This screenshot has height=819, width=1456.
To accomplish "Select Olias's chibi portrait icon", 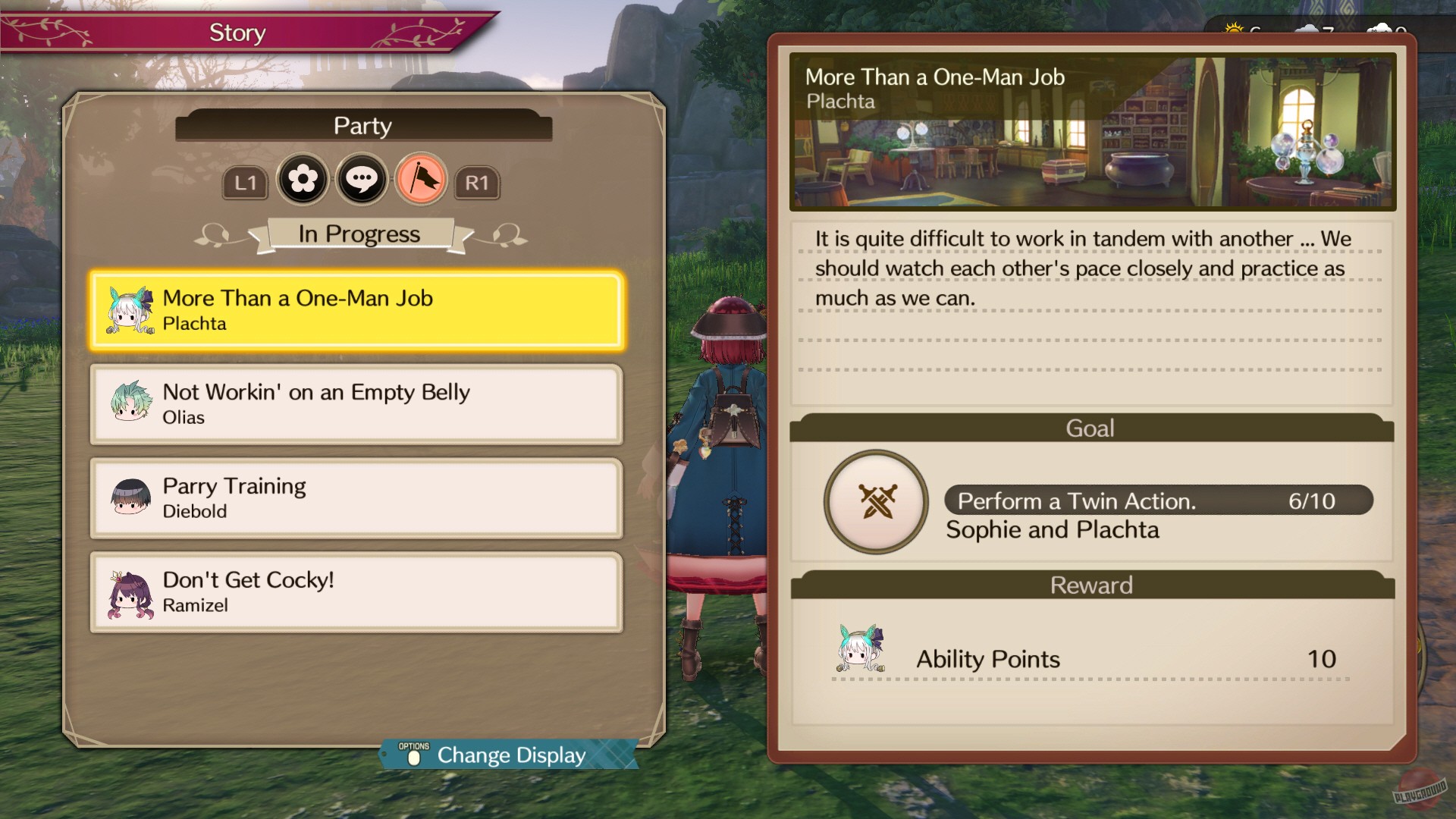I will [x=131, y=404].
